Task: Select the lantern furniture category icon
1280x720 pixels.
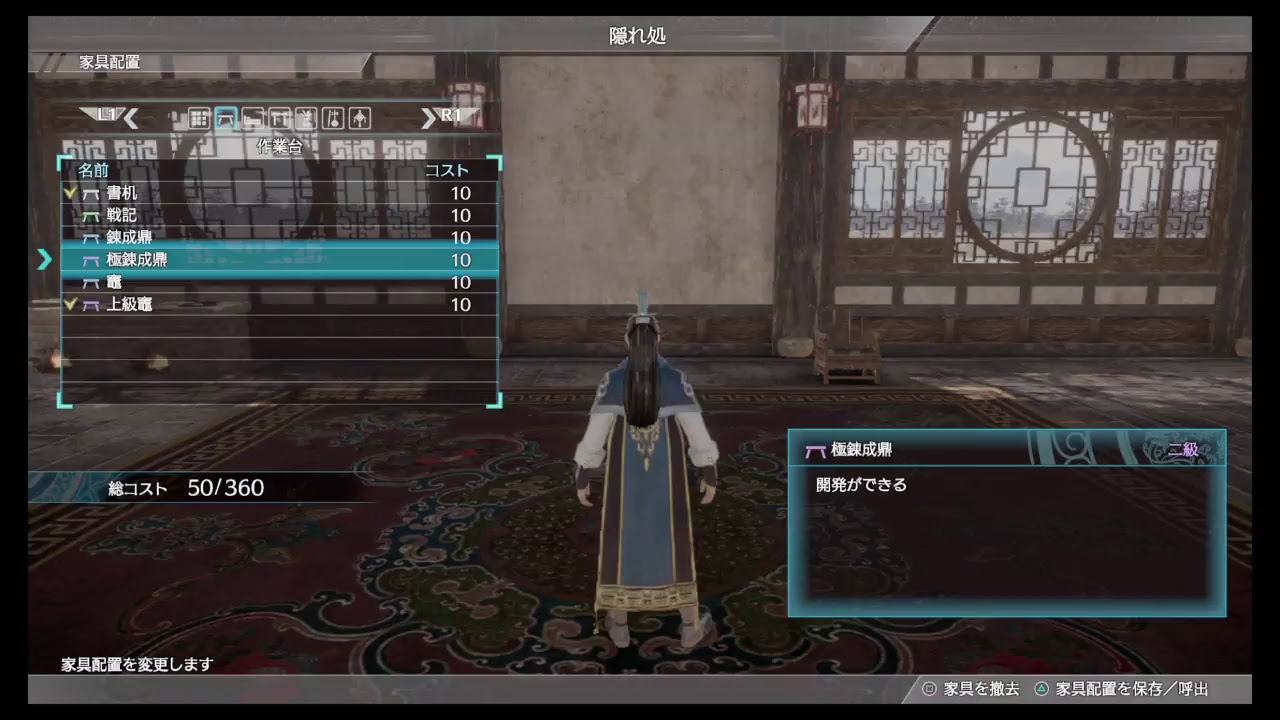Action: [x=359, y=117]
